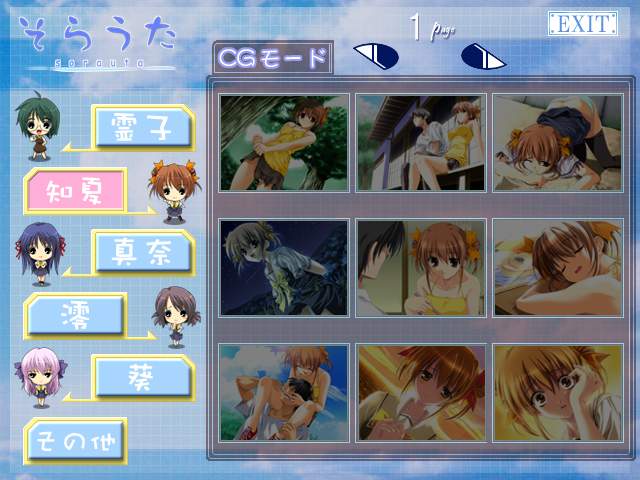Screen dimensions: 640x480
Task: Open the dark night scene thumbnail
Action: pyautogui.click(x=284, y=268)
